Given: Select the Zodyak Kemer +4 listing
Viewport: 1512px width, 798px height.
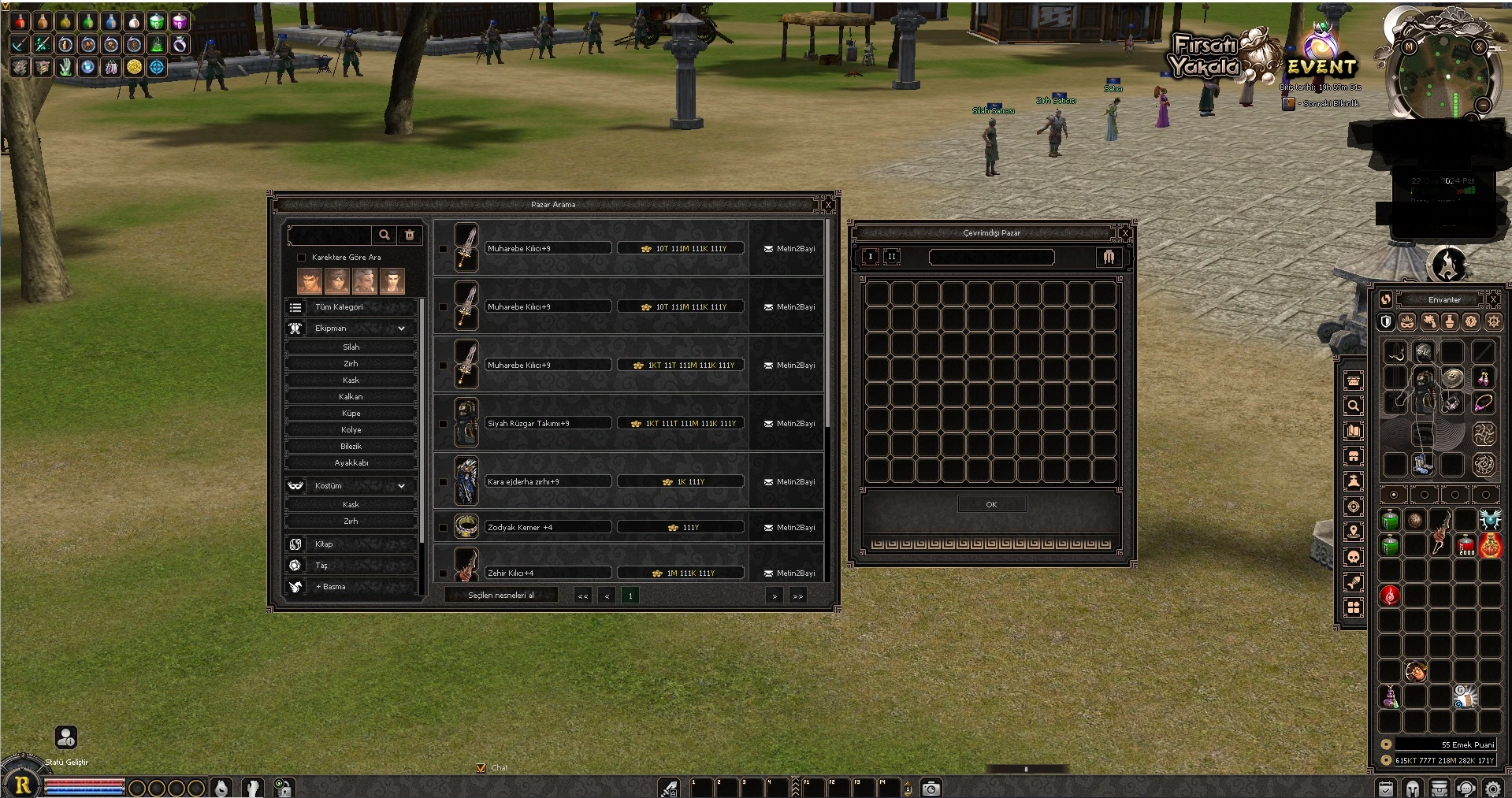Looking at the screenshot, I should 548,528.
